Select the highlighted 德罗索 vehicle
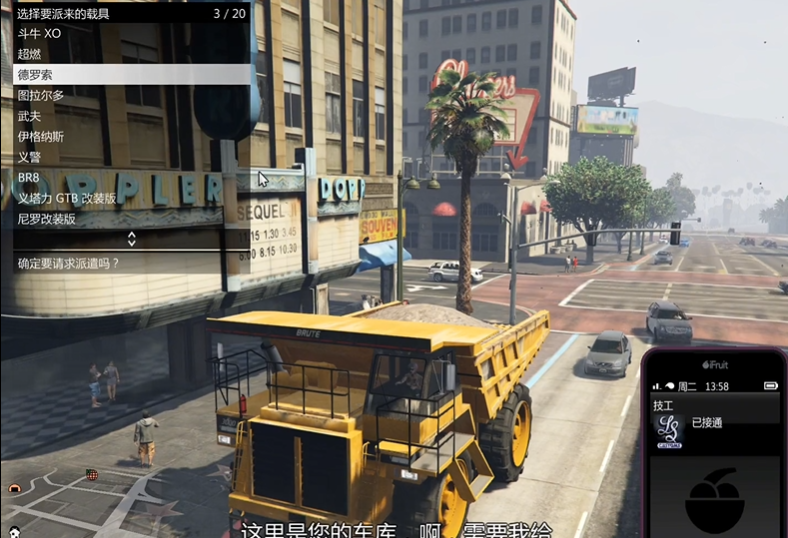Screen dimensions: 788x538 [35, 75]
